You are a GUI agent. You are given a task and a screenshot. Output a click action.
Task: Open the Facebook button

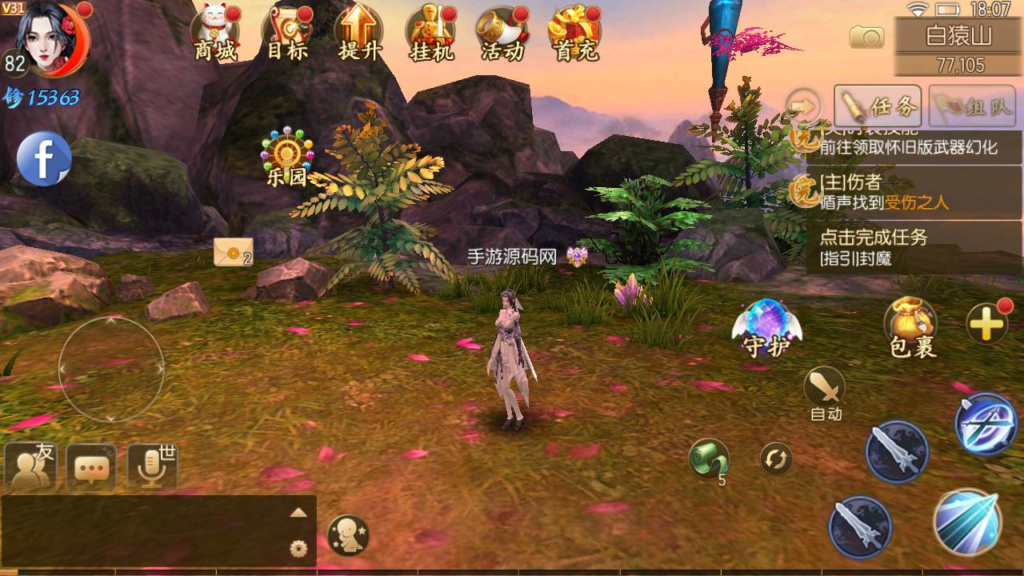coord(44,159)
